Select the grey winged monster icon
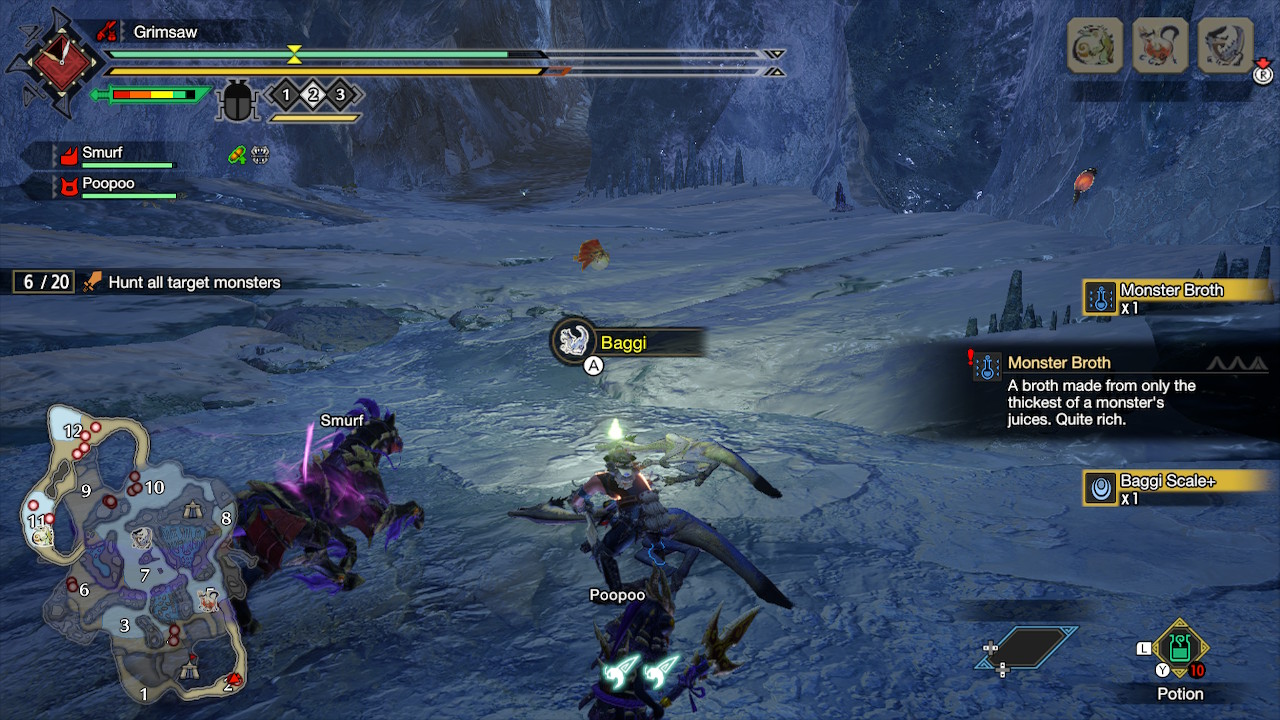Screen dimensions: 1280x720 (x=1226, y=46)
